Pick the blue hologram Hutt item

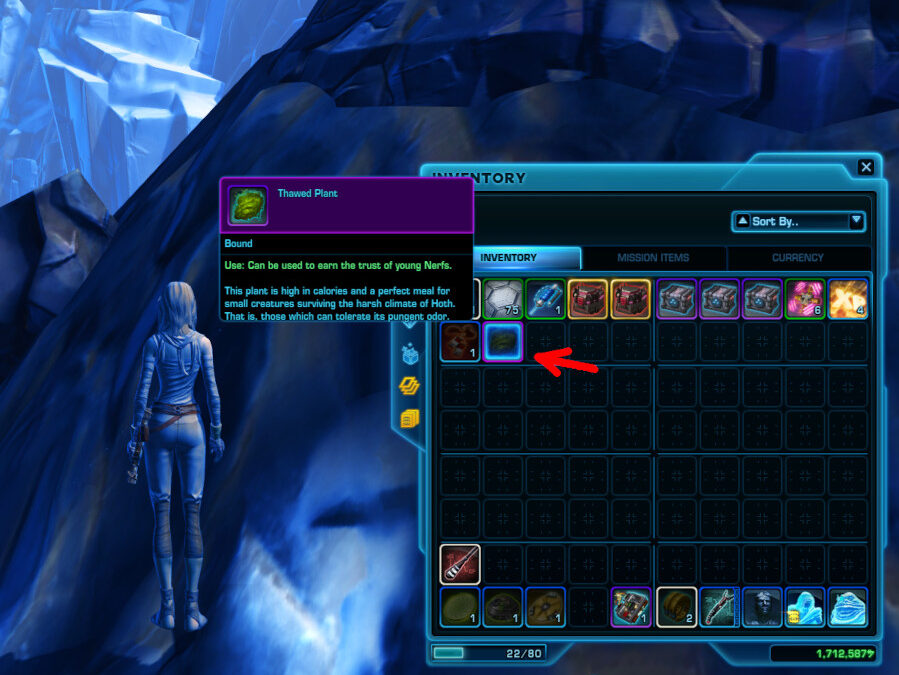847,607
